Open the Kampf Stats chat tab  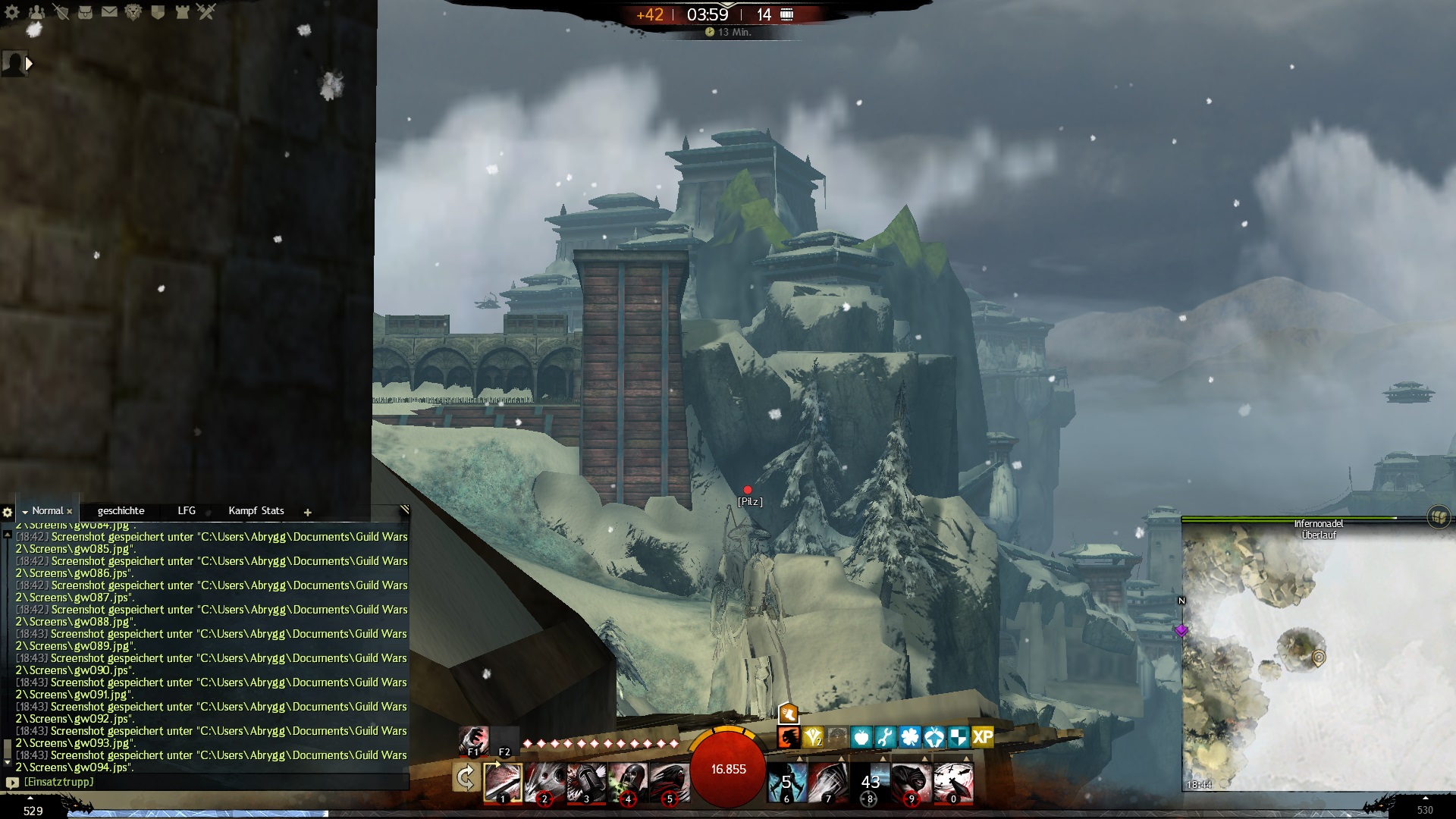(256, 511)
